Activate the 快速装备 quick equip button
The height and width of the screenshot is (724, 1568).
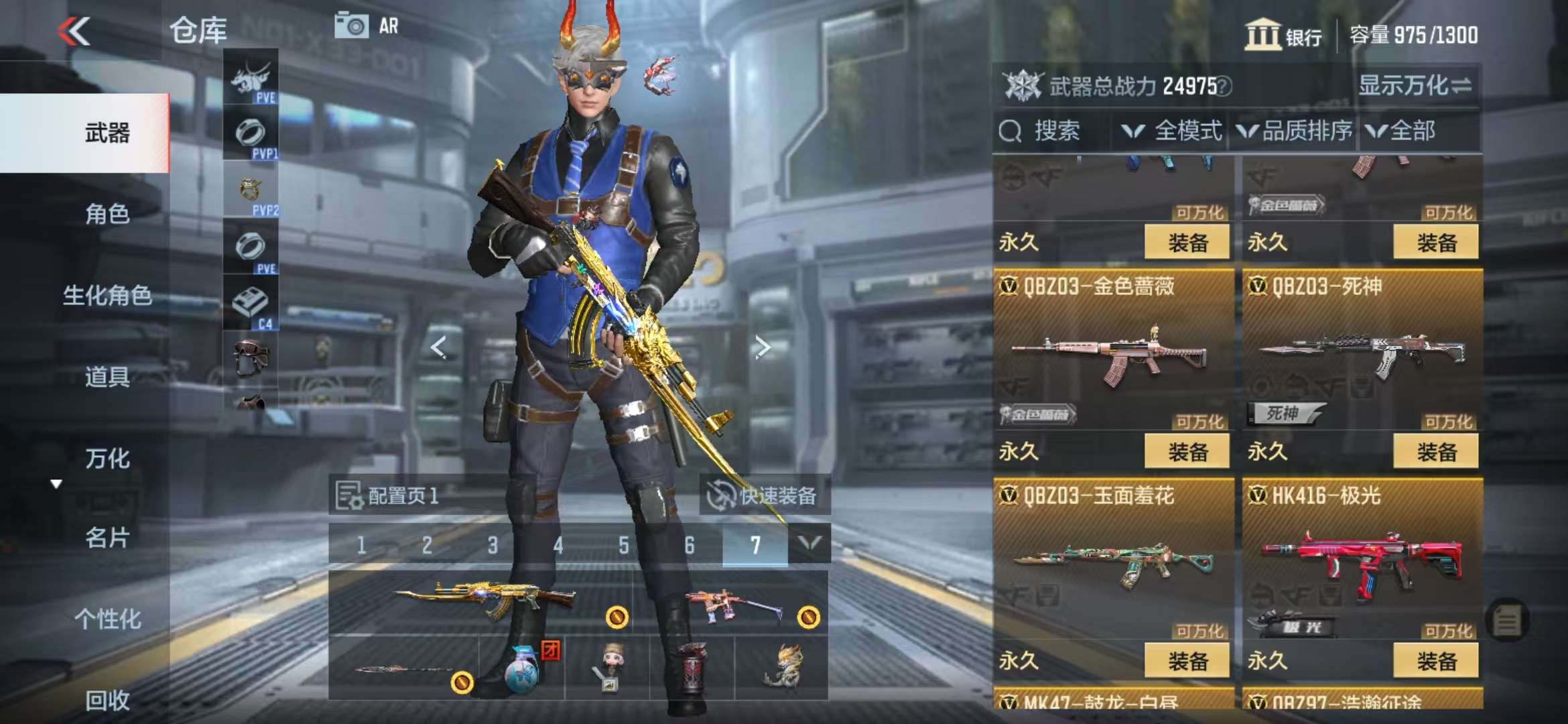point(764,496)
